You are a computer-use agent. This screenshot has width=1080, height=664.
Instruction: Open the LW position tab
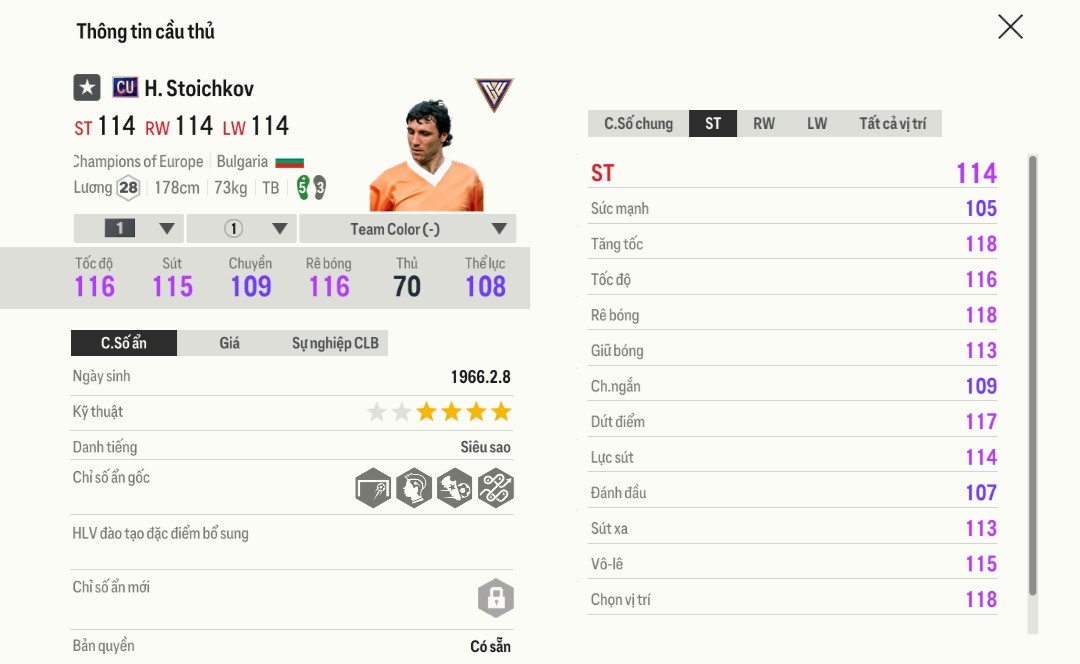[x=817, y=124]
